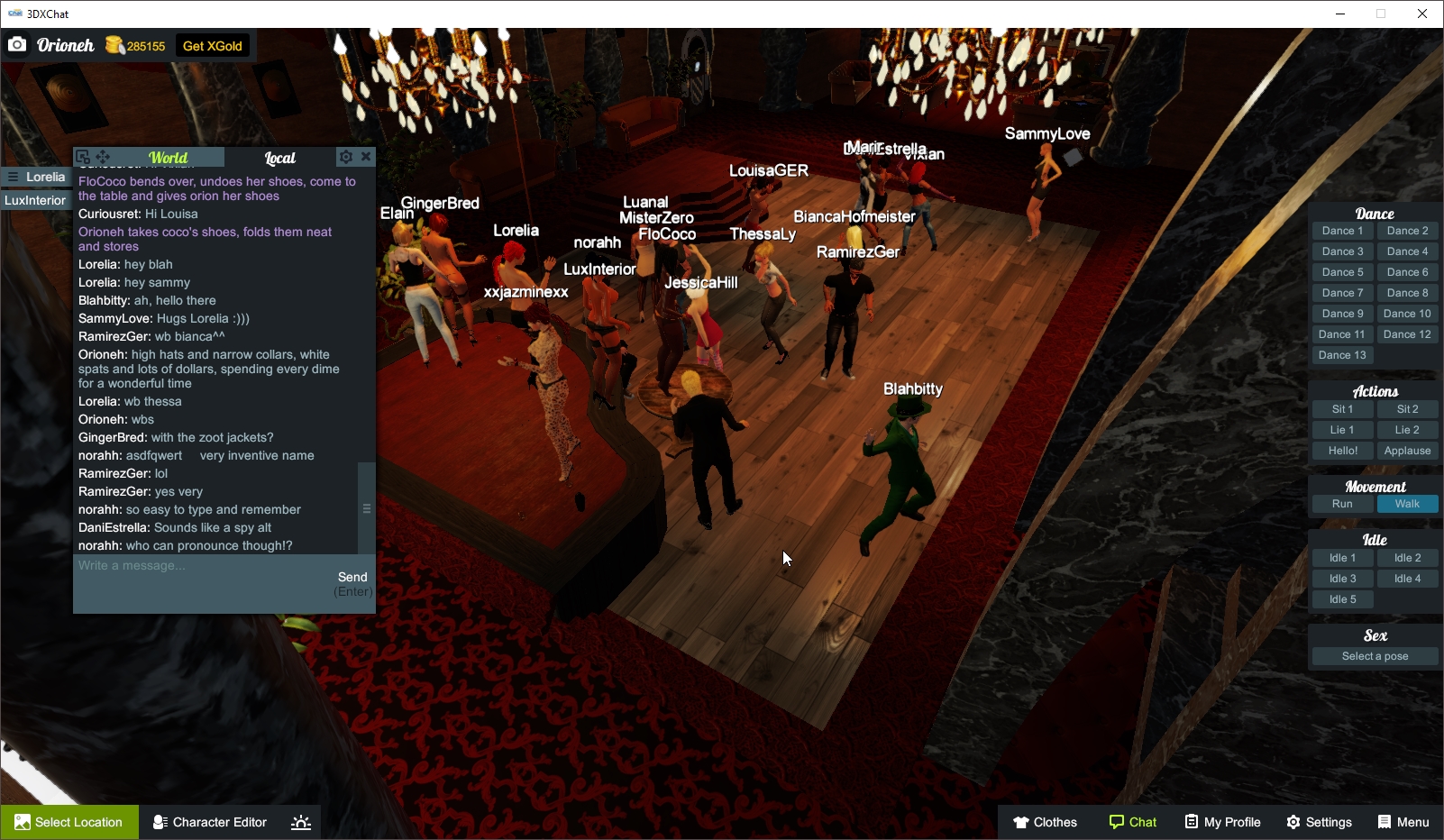The image size is (1444, 840).
Task: Click the move arrows icon on the chat window
Action: click(x=103, y=156)
